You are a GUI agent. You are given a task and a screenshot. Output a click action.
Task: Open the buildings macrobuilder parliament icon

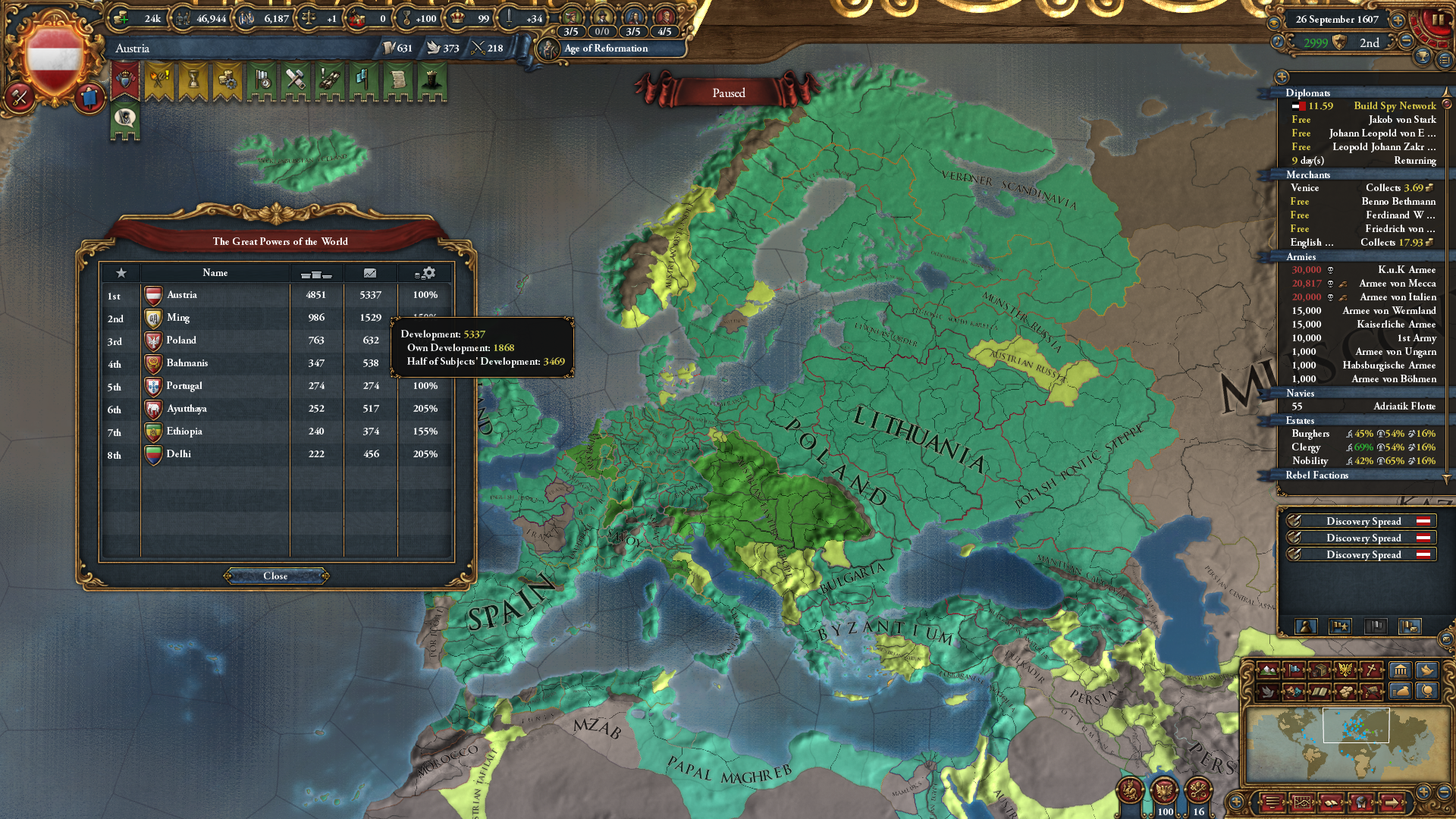(1399, 670)
